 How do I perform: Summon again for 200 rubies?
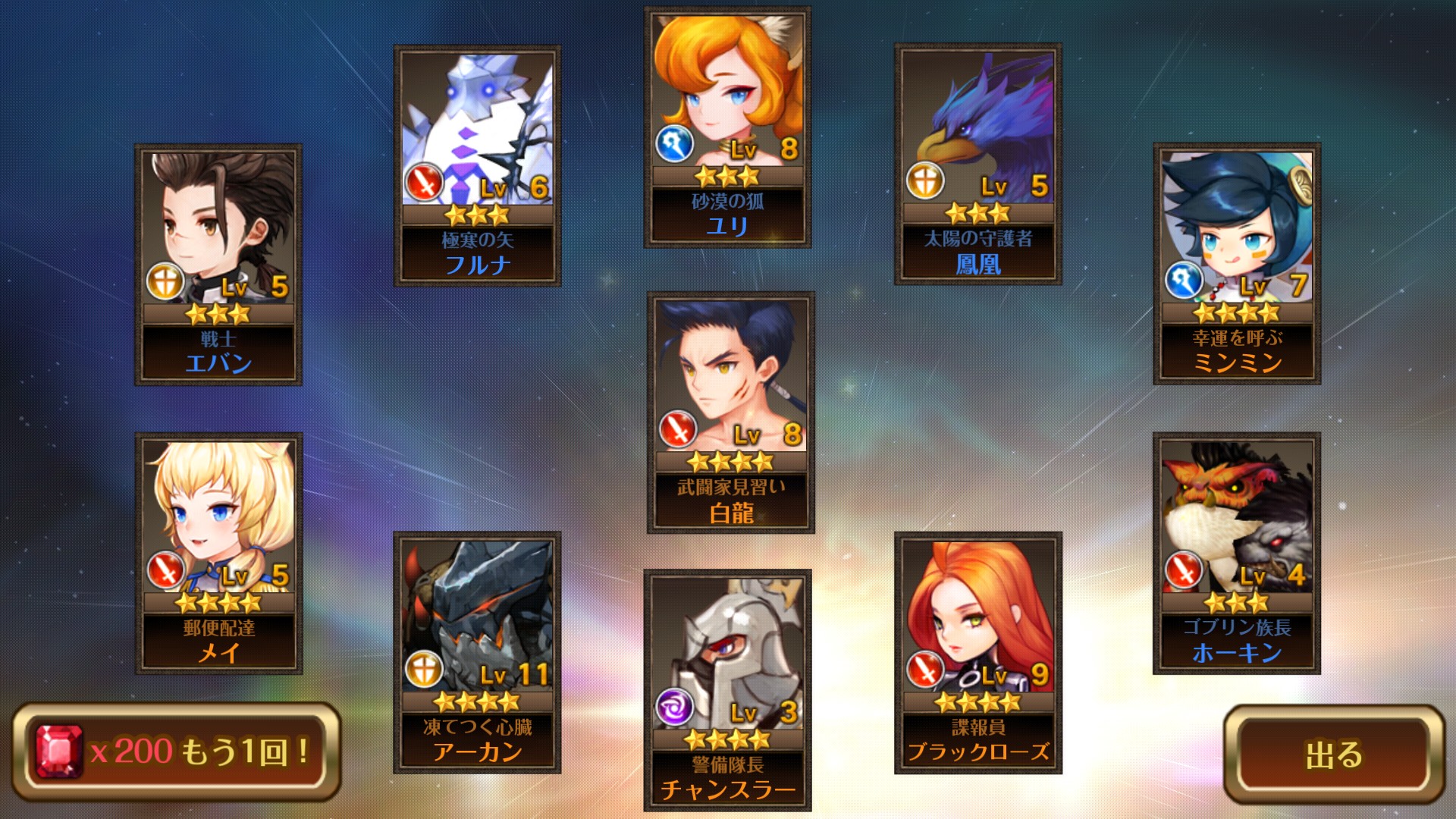point(176,752)
